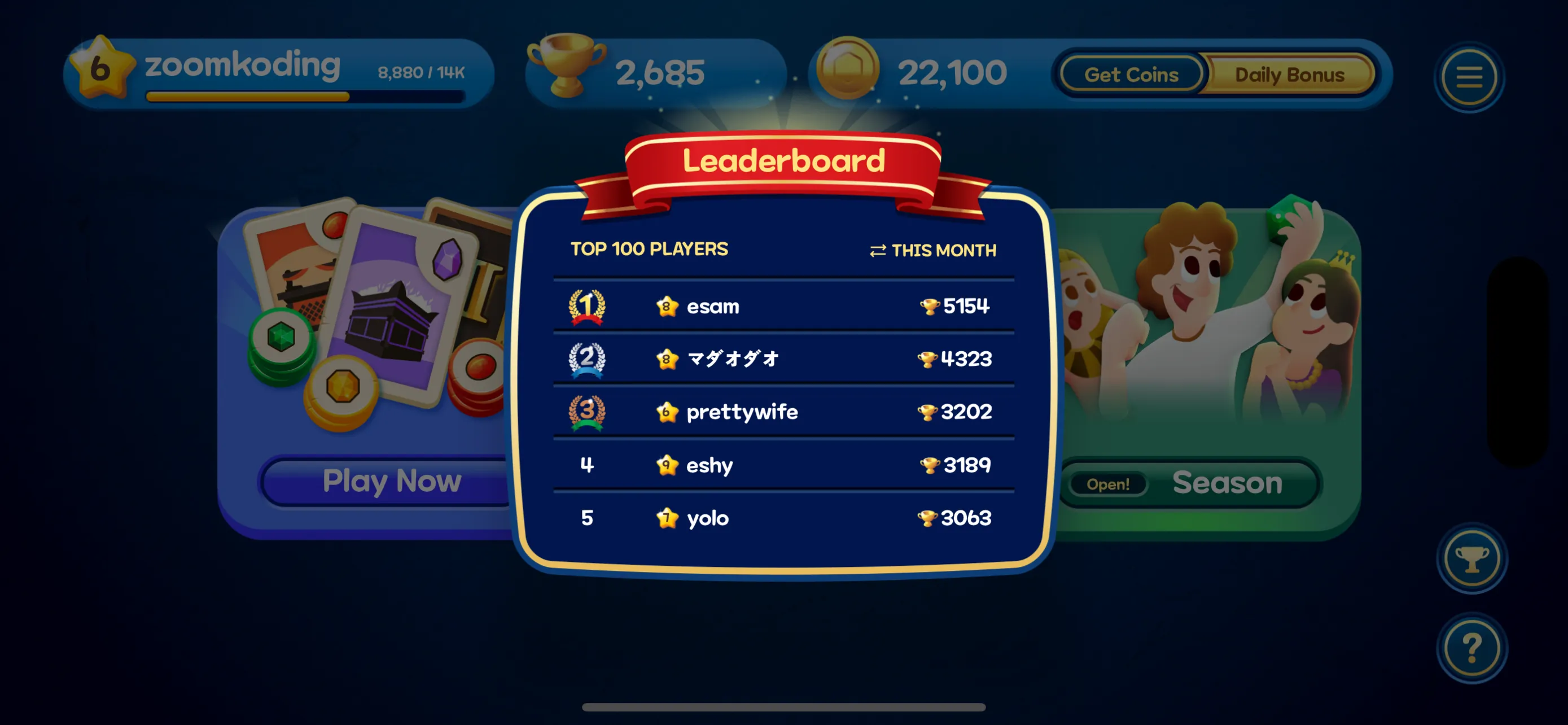
Task: Open the hamburger menu at top right
Action: [x=1468, y=76]
